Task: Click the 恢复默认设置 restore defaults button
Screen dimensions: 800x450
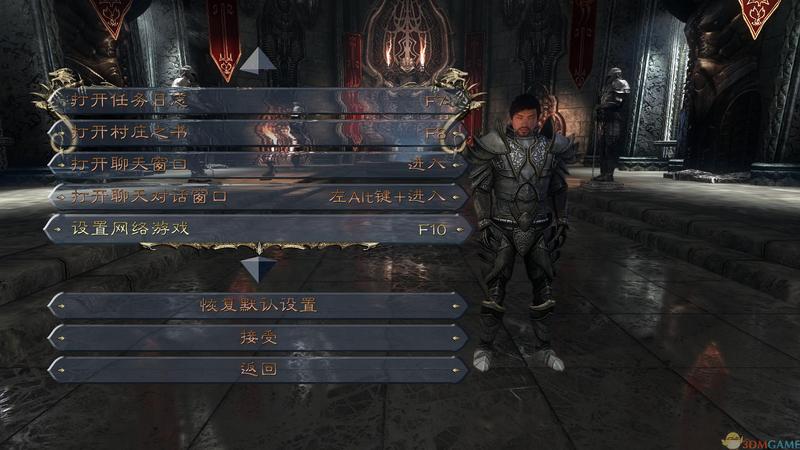Action: pos(258,305)
